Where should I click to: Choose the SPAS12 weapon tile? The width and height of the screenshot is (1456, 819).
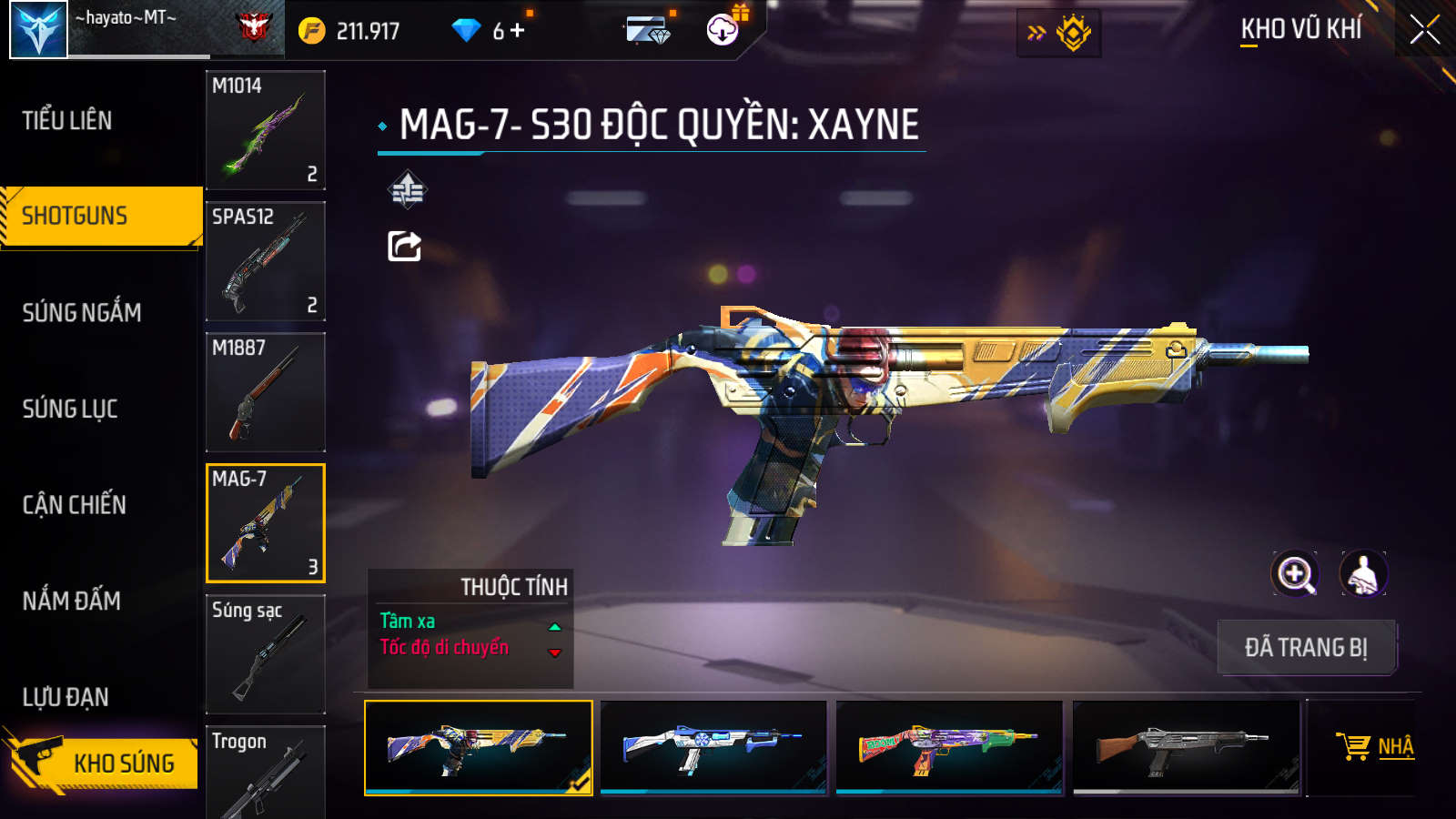click(x=265, y=261)
